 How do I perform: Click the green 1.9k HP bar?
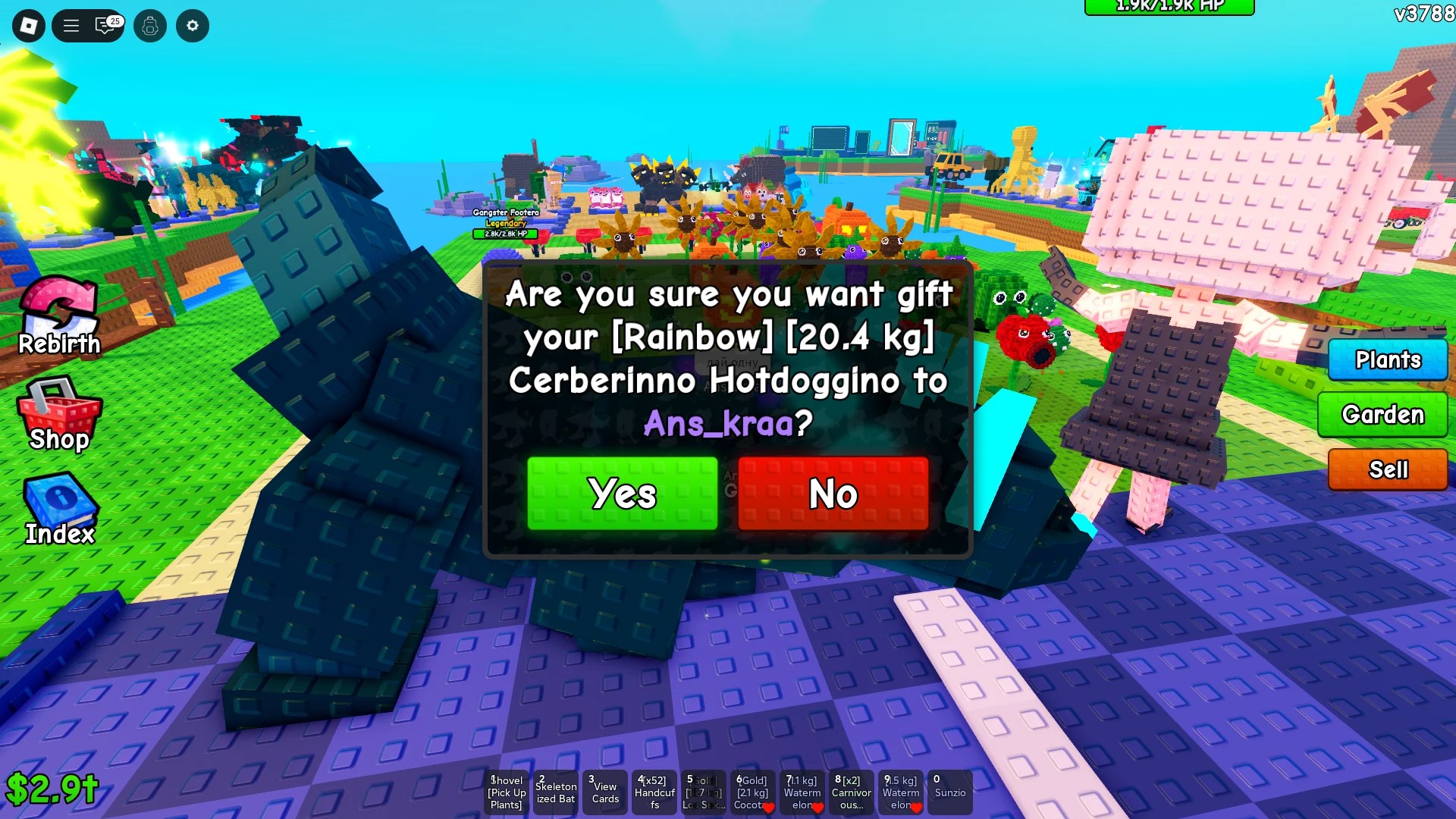[1170, 6]
